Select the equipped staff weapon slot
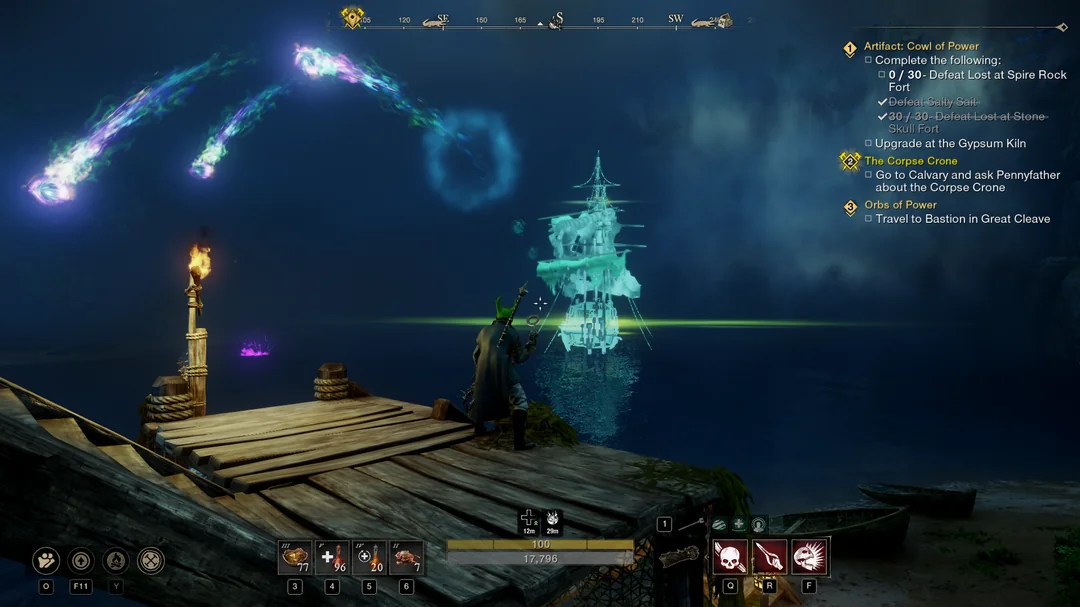This screenshot has height=607, width=1080. (690, 525)
